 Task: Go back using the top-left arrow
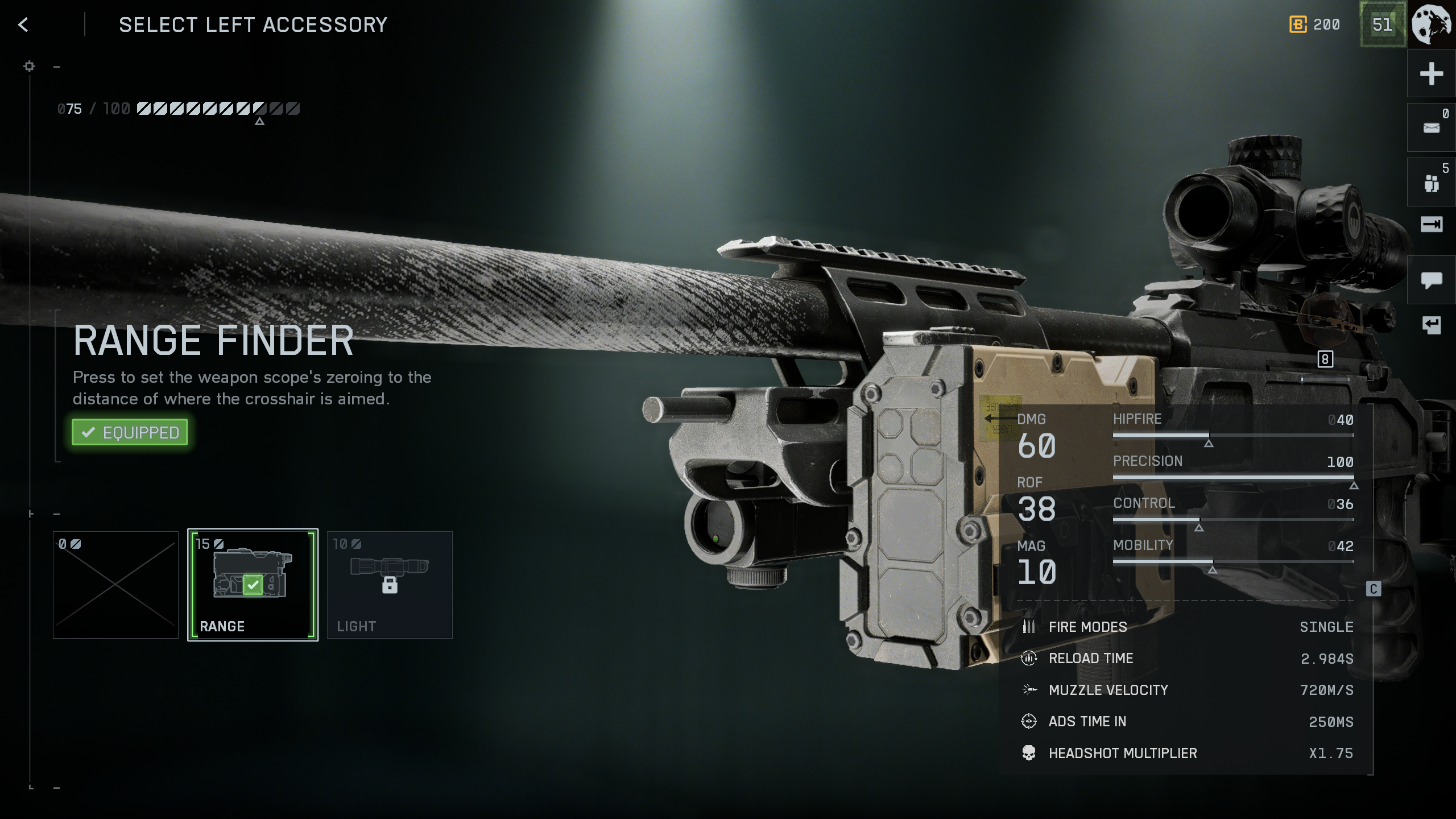(23, 24)
